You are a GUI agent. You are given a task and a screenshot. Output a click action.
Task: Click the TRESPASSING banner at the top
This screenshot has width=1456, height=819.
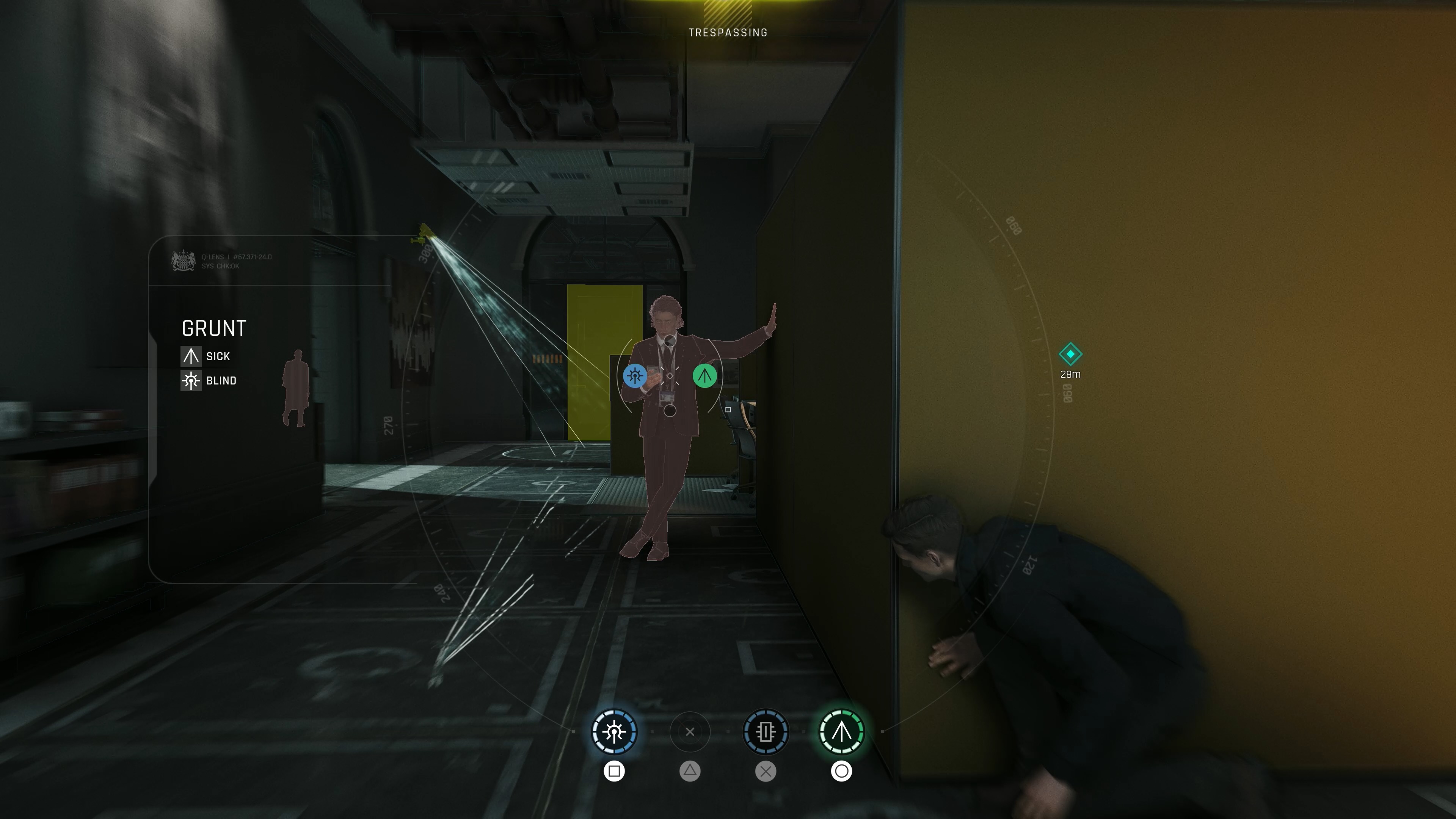click(728, 32)
